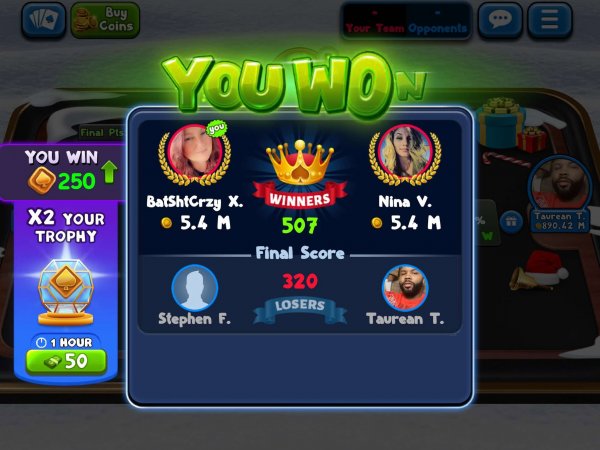
Task: View Taurean T. loser avatar in results
Action: tap(405, 288)
